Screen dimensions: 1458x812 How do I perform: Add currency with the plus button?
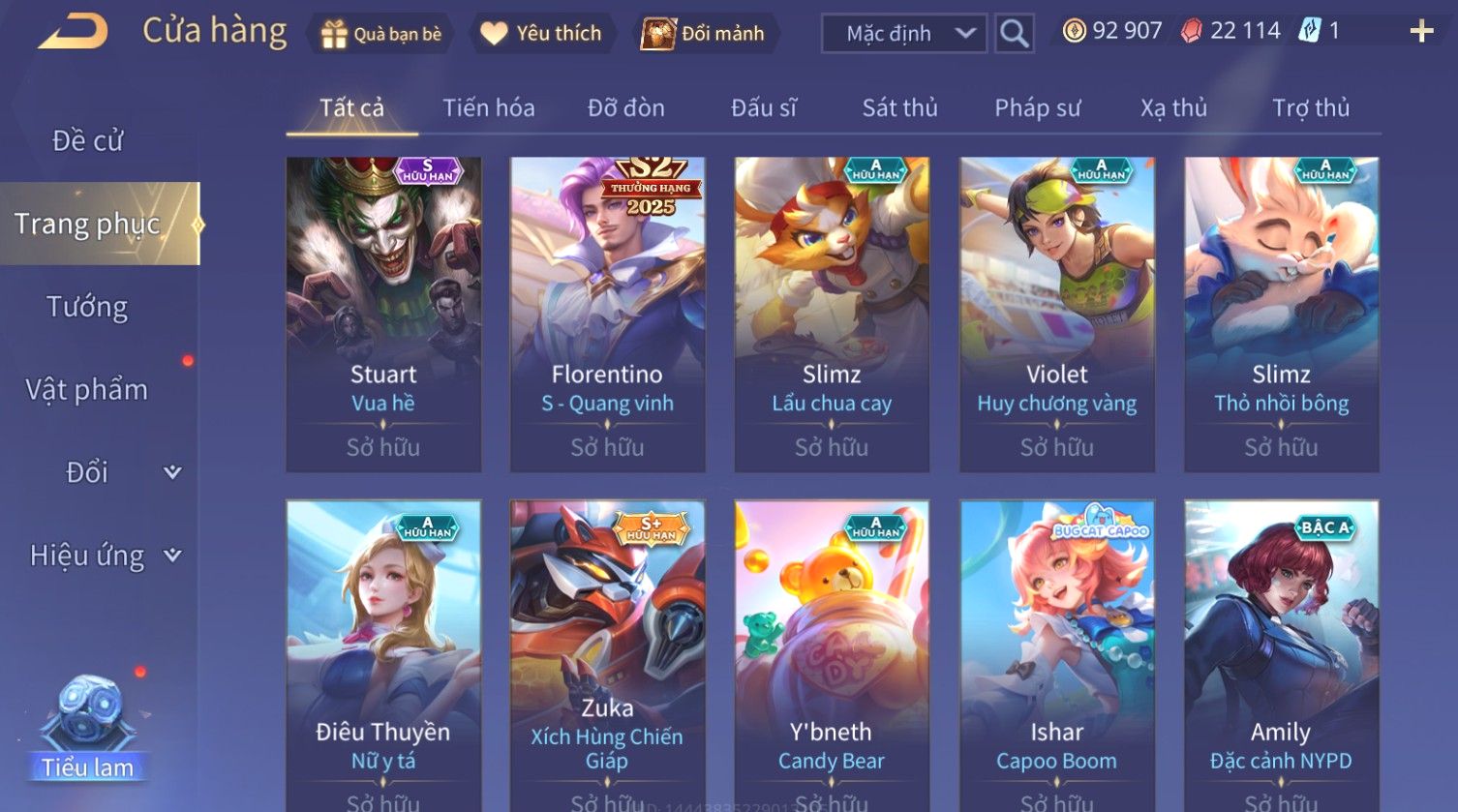(1421, 32)
